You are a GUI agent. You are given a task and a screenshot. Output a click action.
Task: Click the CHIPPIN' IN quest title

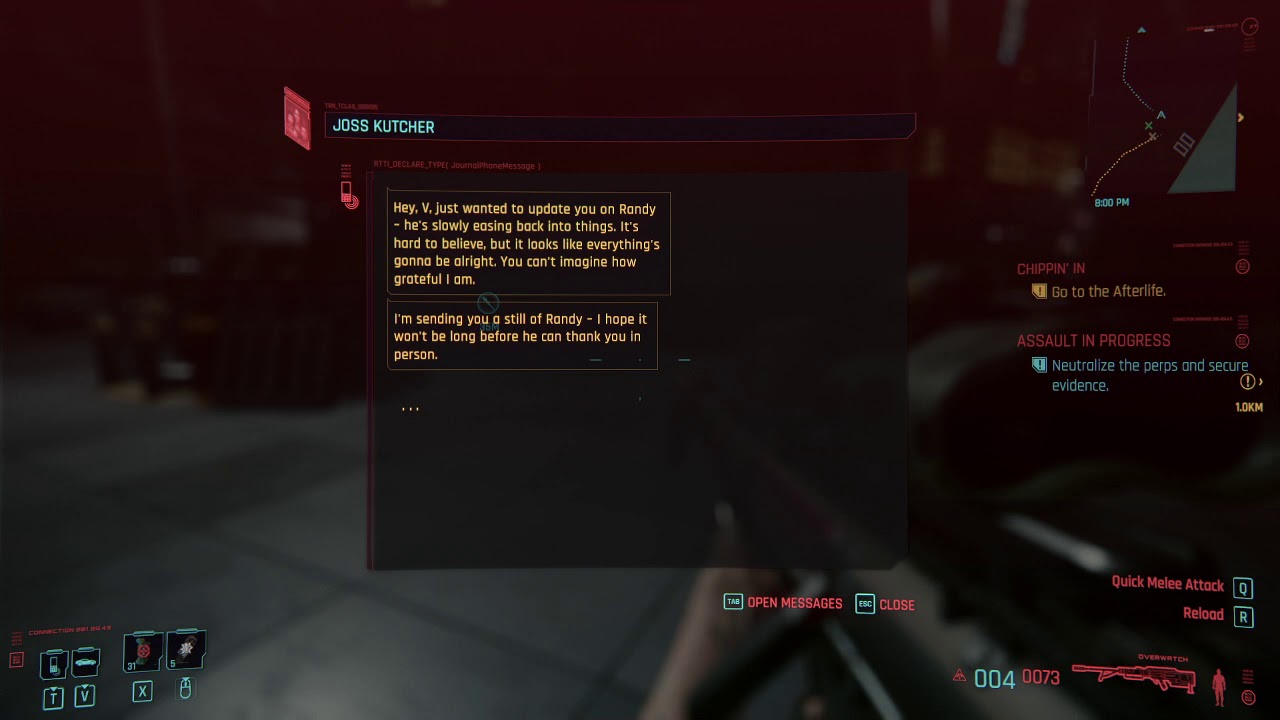1049,268
